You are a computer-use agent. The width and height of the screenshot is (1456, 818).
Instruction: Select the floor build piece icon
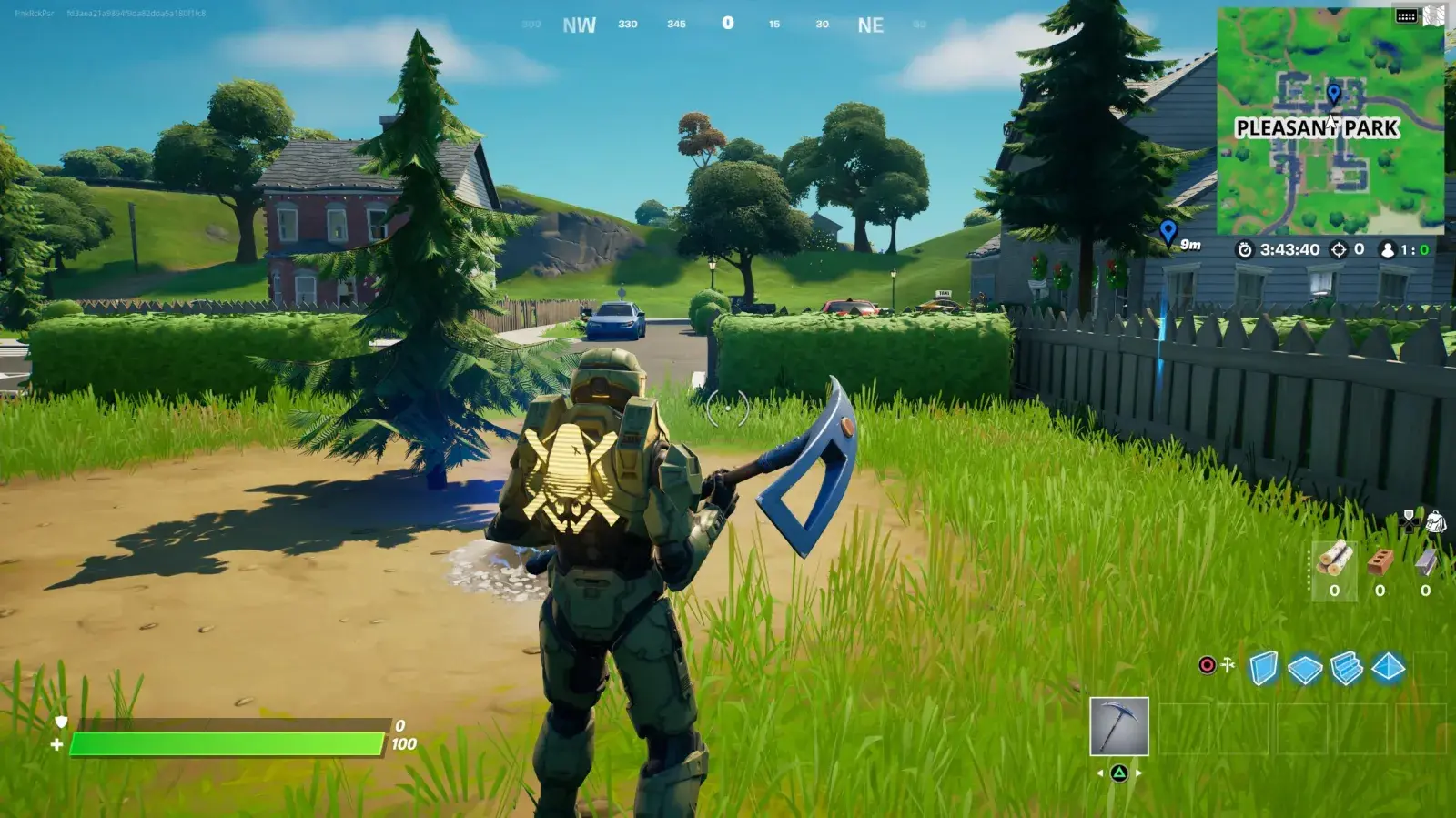click(x=1305, y=667)
